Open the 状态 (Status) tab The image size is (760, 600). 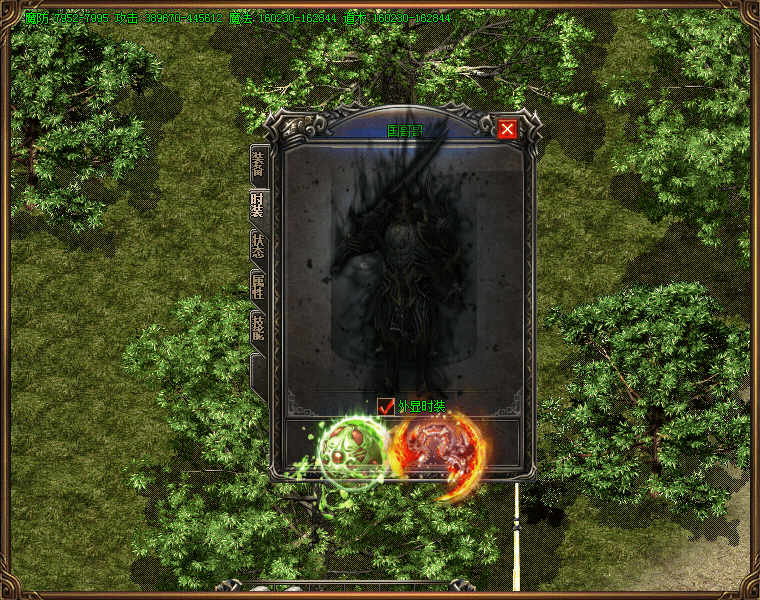[x=258, y=246]
